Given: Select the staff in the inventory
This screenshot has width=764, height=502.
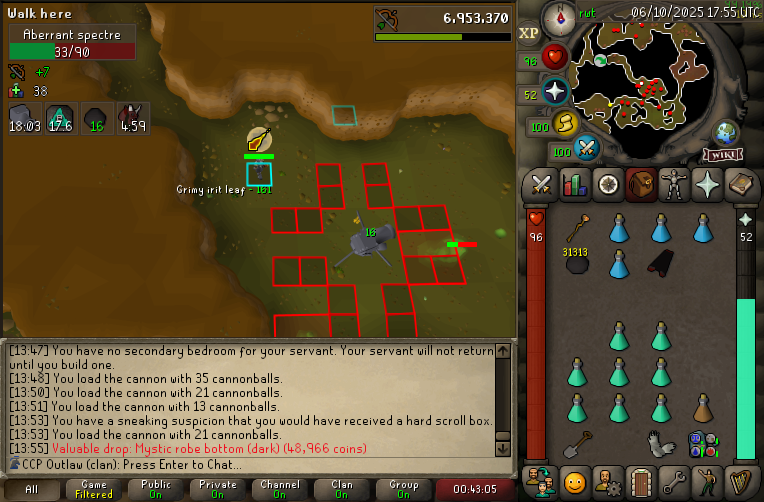Looking at the screenshot, I should pyautogui.click(x=577, y=228).
